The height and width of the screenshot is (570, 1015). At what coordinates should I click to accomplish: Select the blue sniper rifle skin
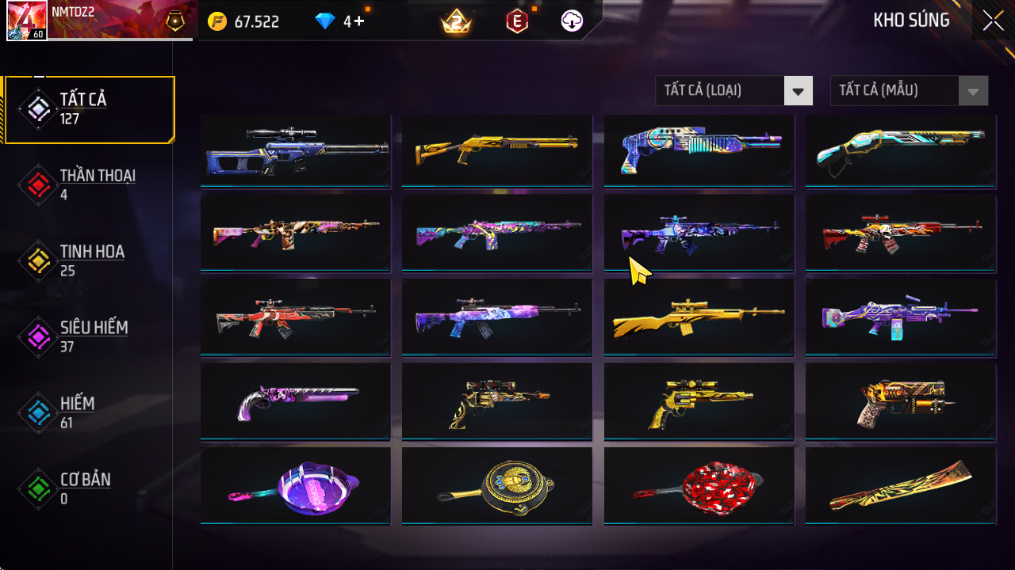tap(296, 150)
